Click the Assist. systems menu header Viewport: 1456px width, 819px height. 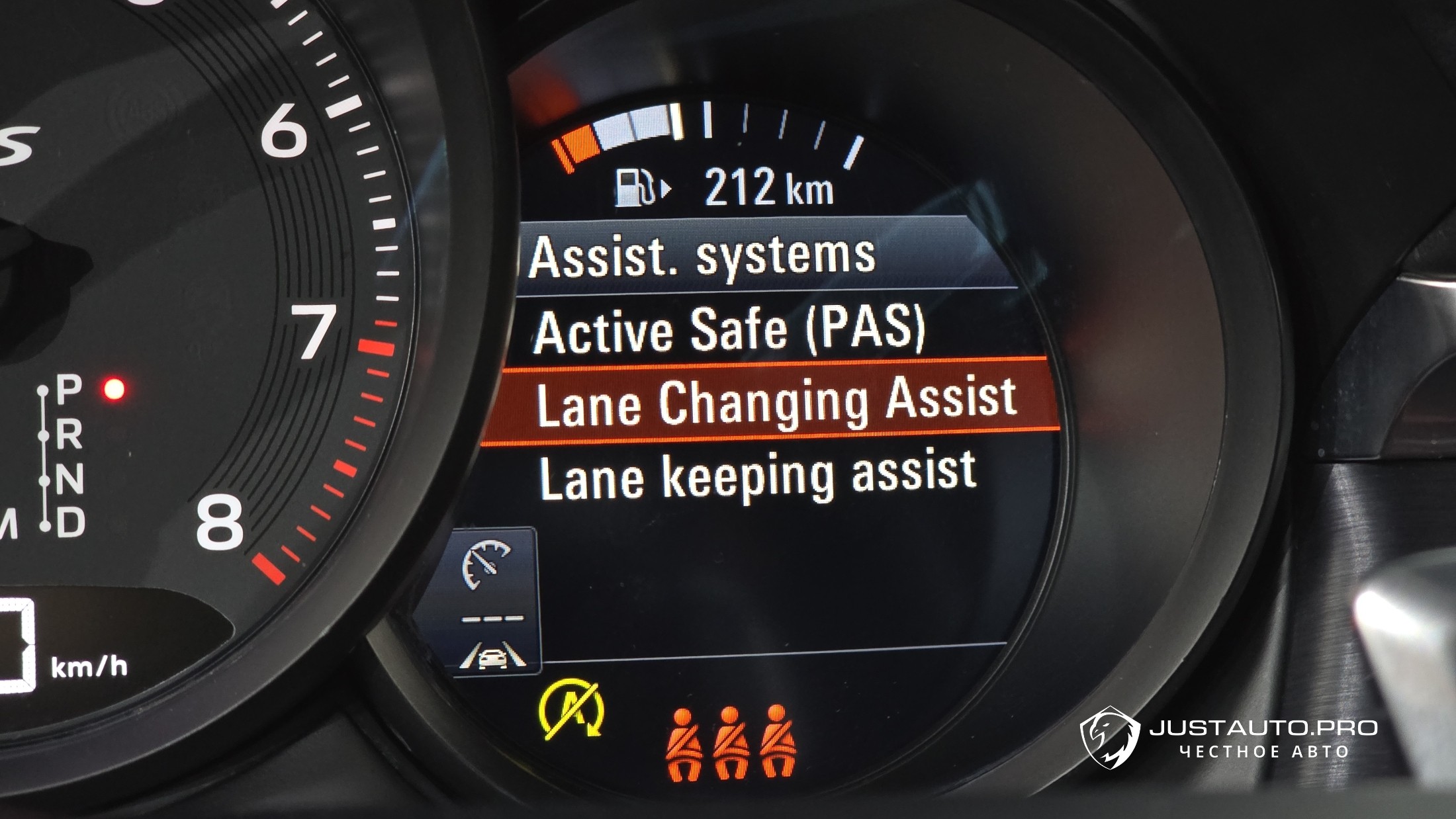(x=702, y=257)
